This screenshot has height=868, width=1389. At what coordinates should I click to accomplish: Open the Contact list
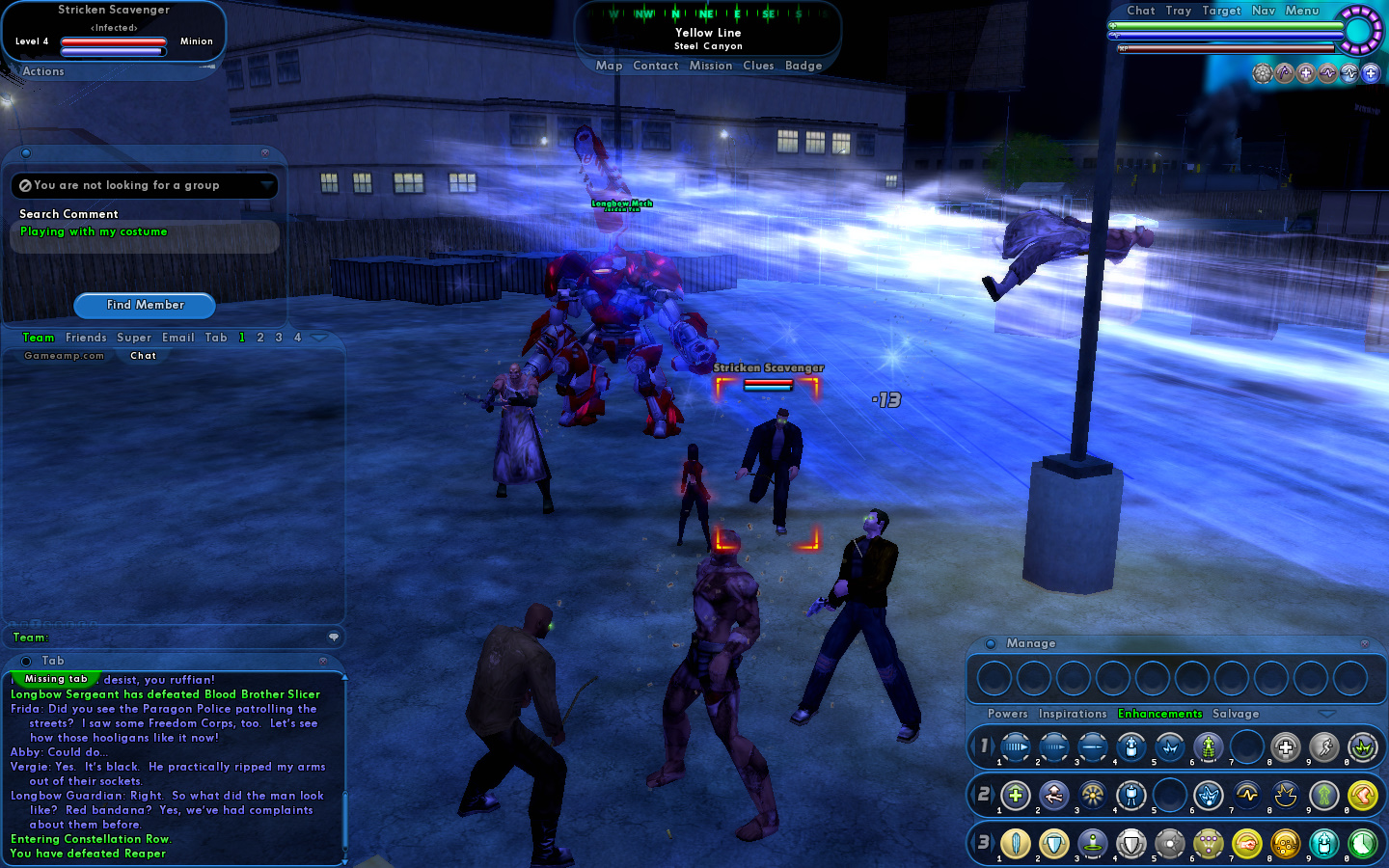coord(656,66)
